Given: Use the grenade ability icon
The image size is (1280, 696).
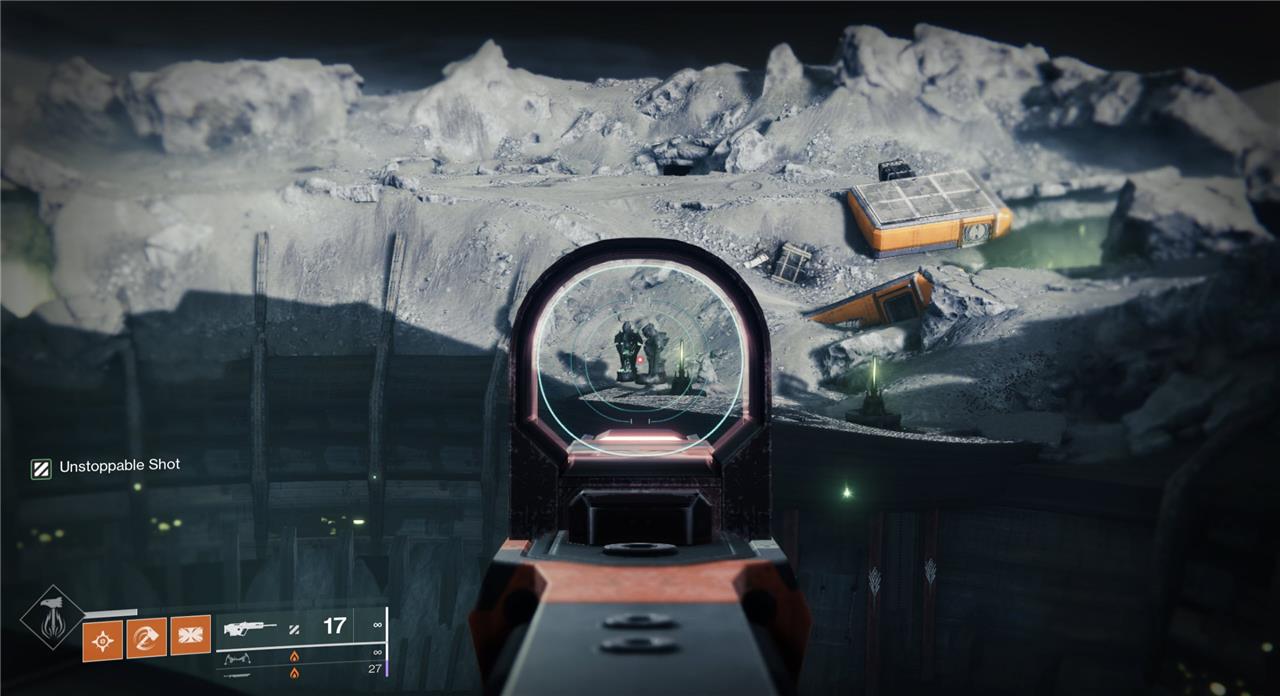Looking at the screenshot, I should click(104, 637).
